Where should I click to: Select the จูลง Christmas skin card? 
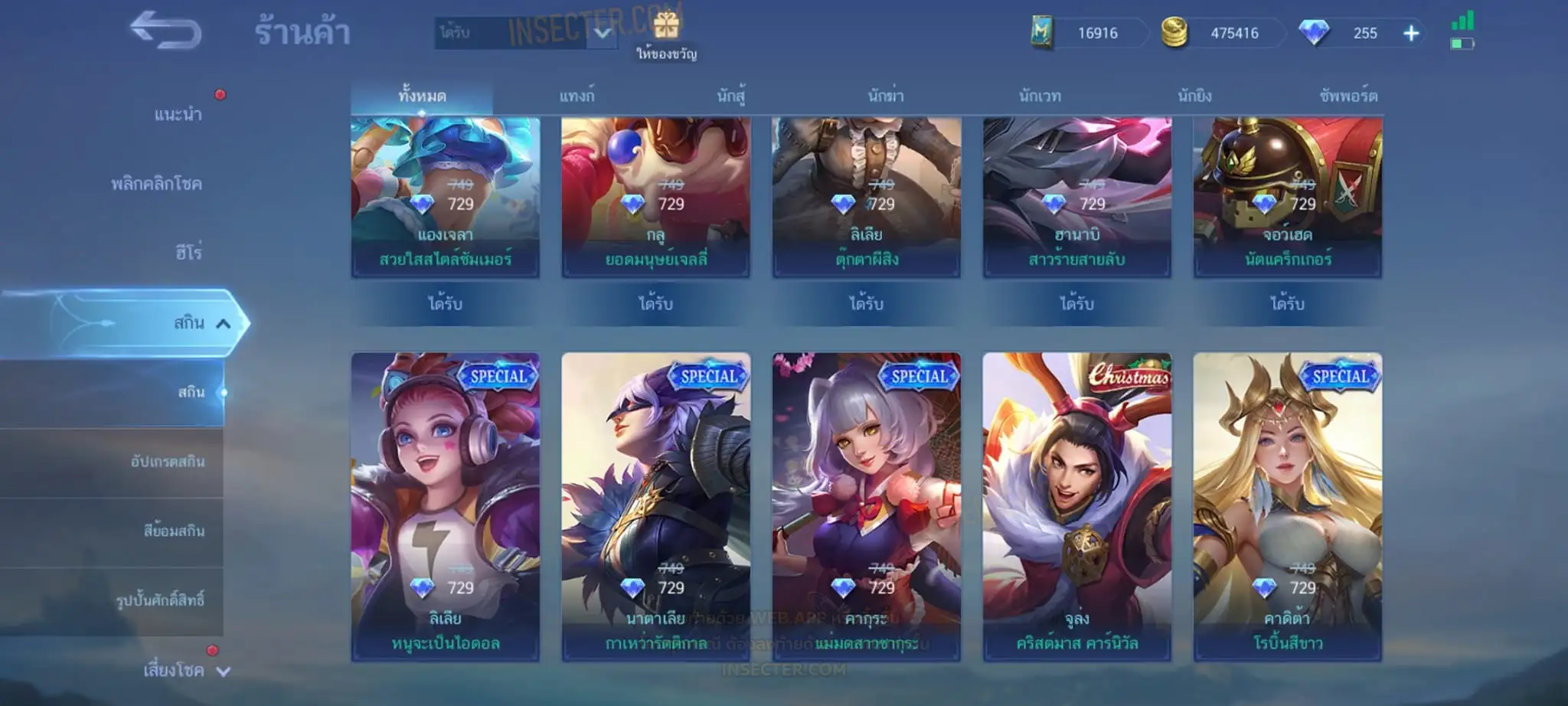1076,505
